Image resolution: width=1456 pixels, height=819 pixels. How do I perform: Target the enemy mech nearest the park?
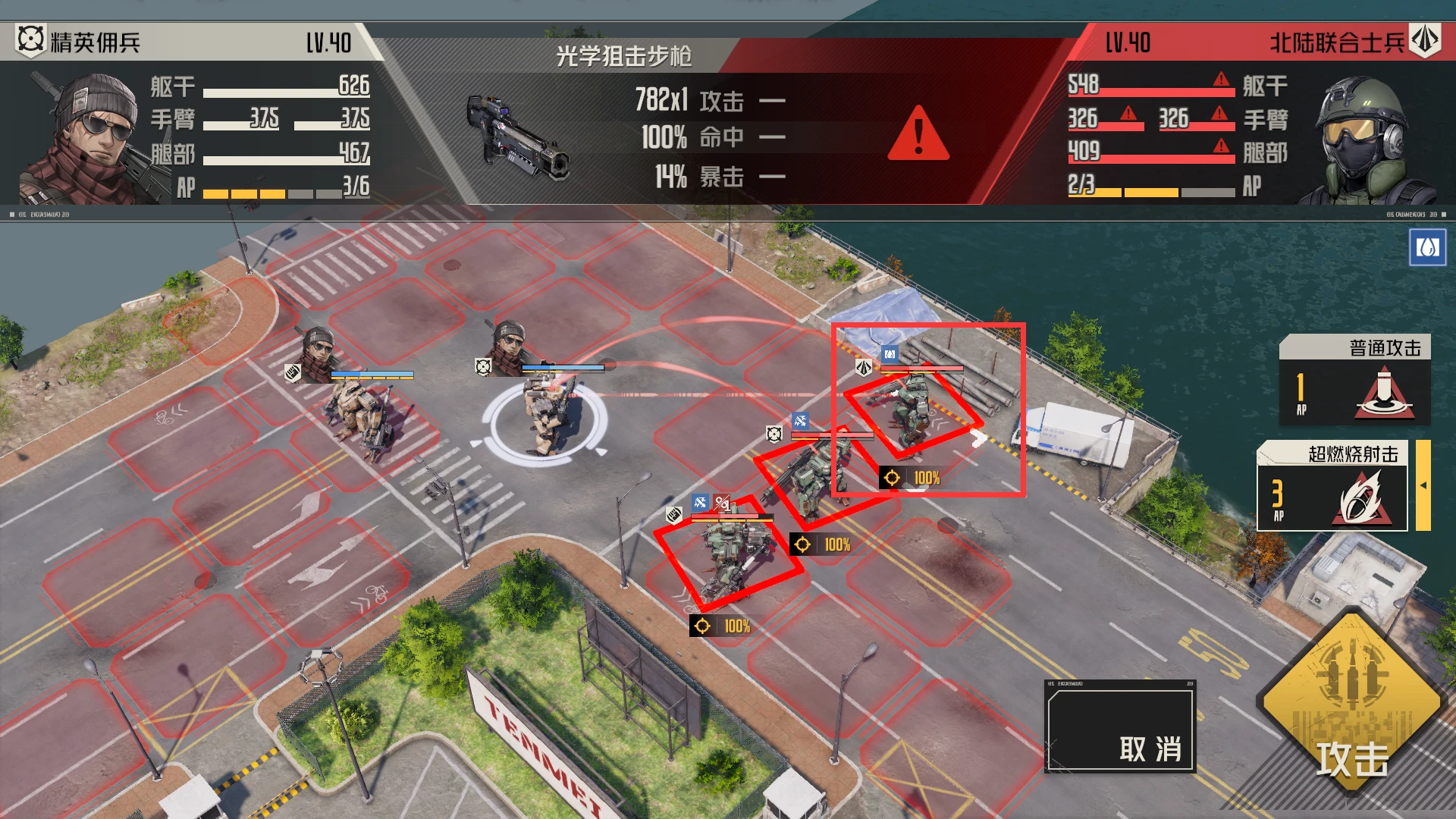[728, 554]
